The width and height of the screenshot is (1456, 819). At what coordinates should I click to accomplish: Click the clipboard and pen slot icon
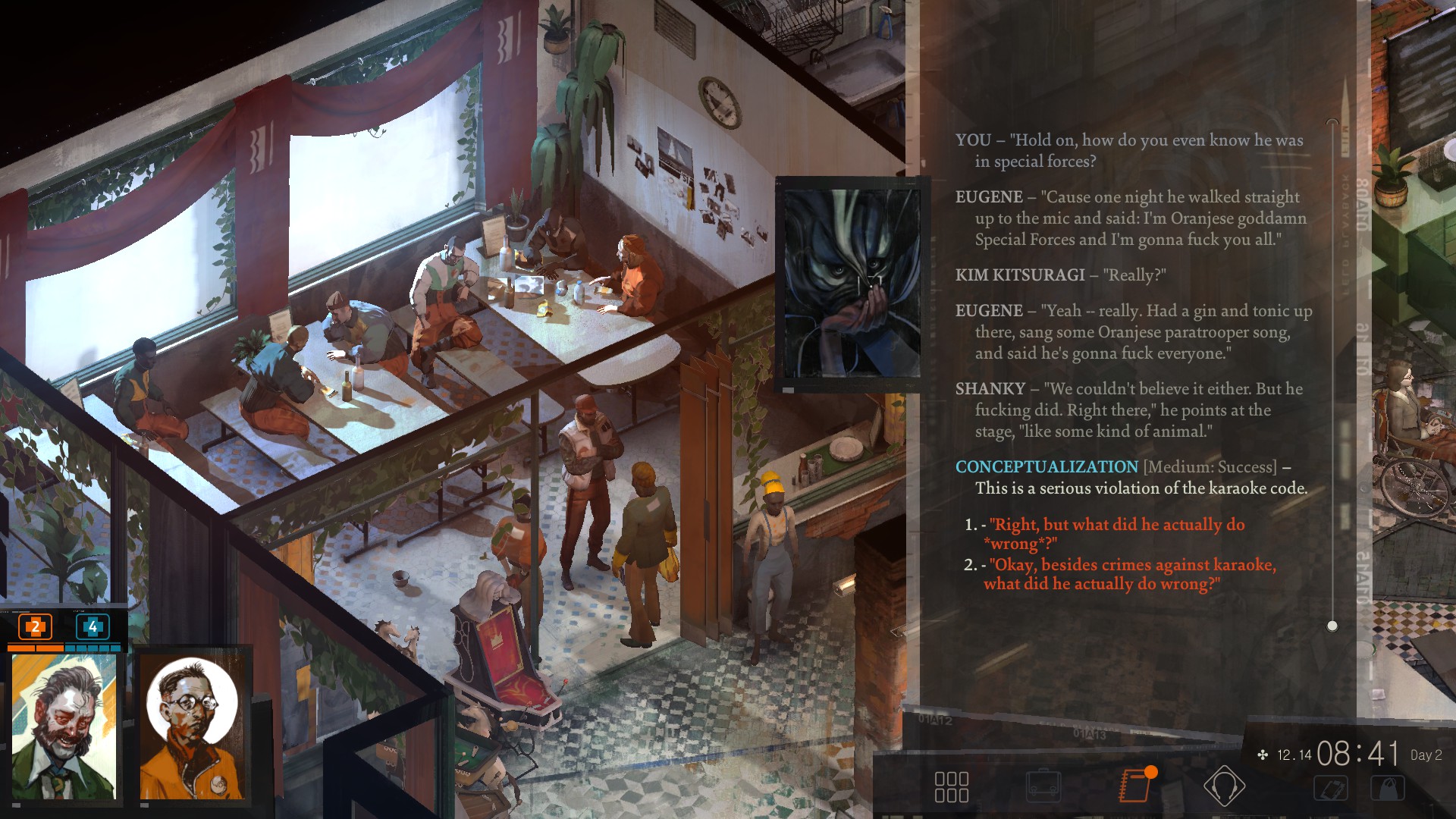point(1332,789)
